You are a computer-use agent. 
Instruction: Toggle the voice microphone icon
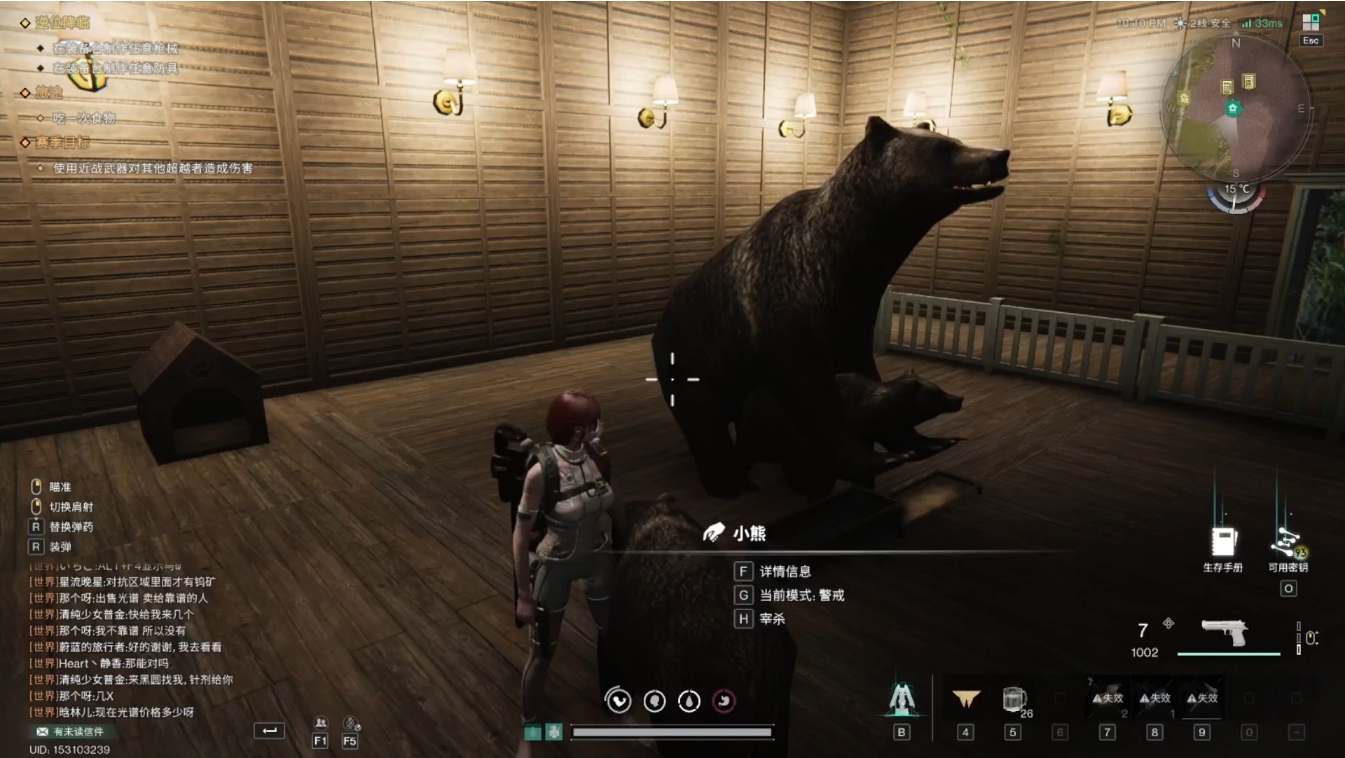pyautogui.click(x=350, y=724)
